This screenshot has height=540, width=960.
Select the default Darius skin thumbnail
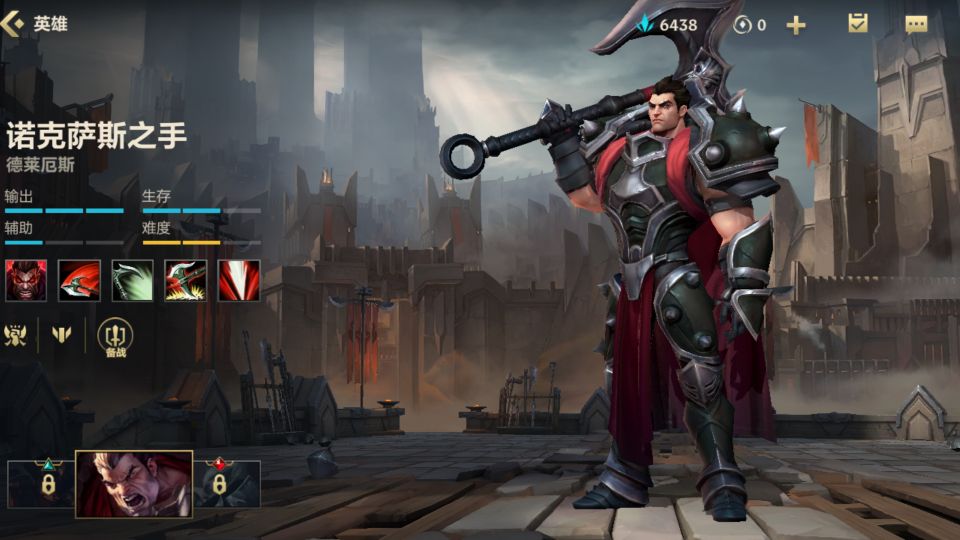click(134, 484)
